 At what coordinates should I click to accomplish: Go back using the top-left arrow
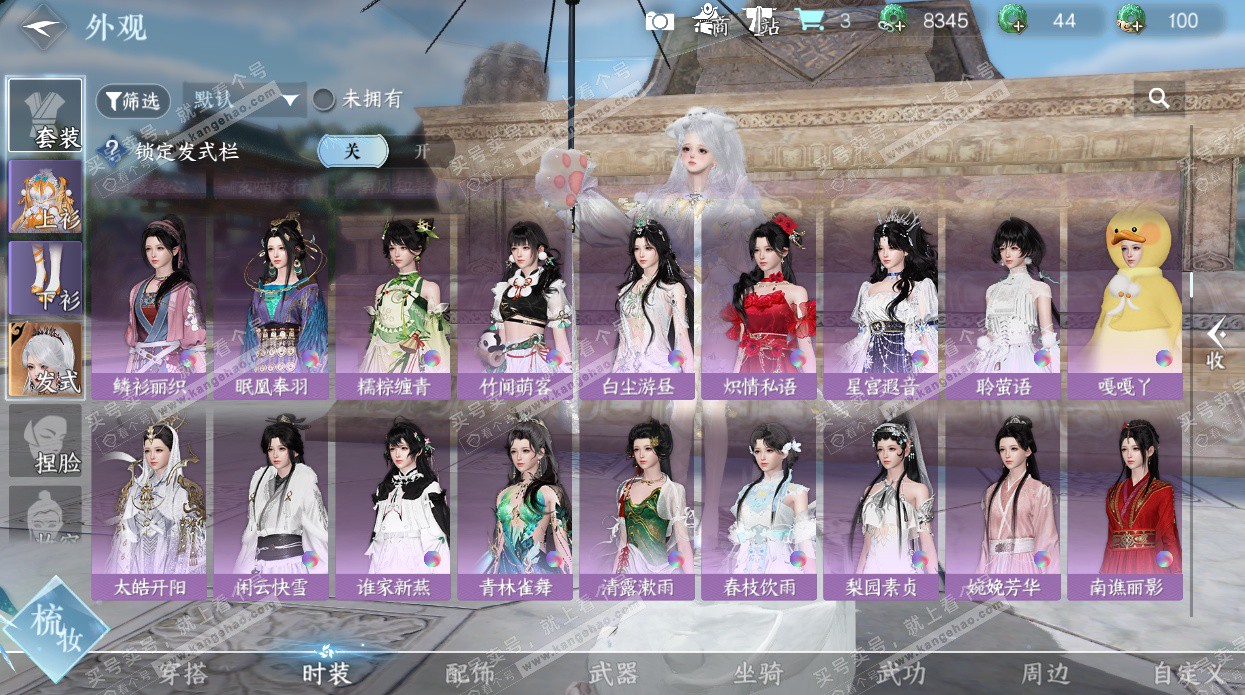pyautogui.click(x=42, y=27)
